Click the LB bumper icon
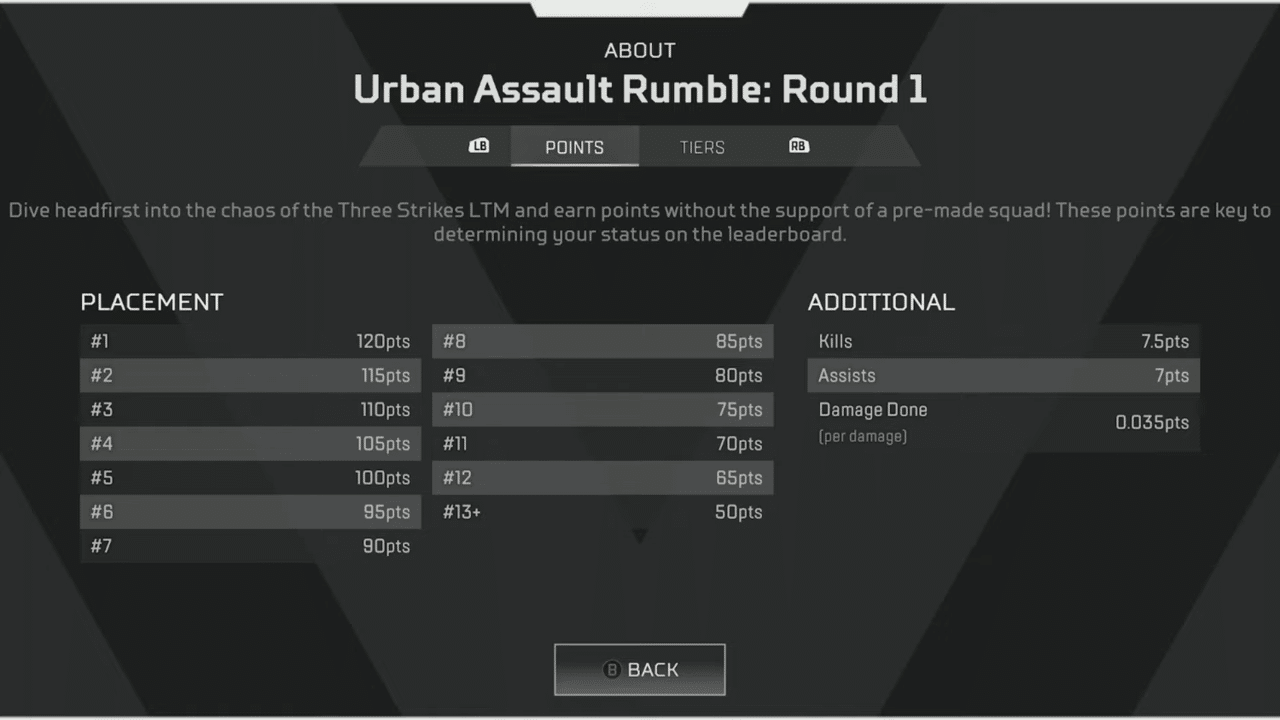Image resolution: width=1280 pixels, height=720 pixels. [x=479, y=146]
